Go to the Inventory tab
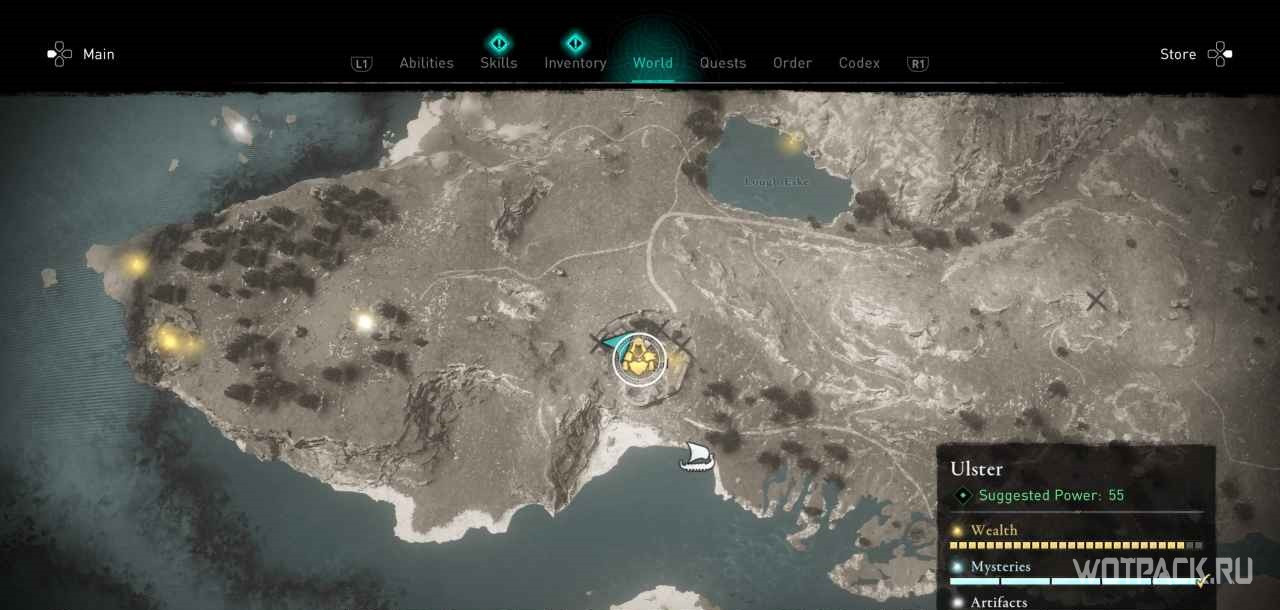The width and height of the screenshot is (1280, 610). 575,63
